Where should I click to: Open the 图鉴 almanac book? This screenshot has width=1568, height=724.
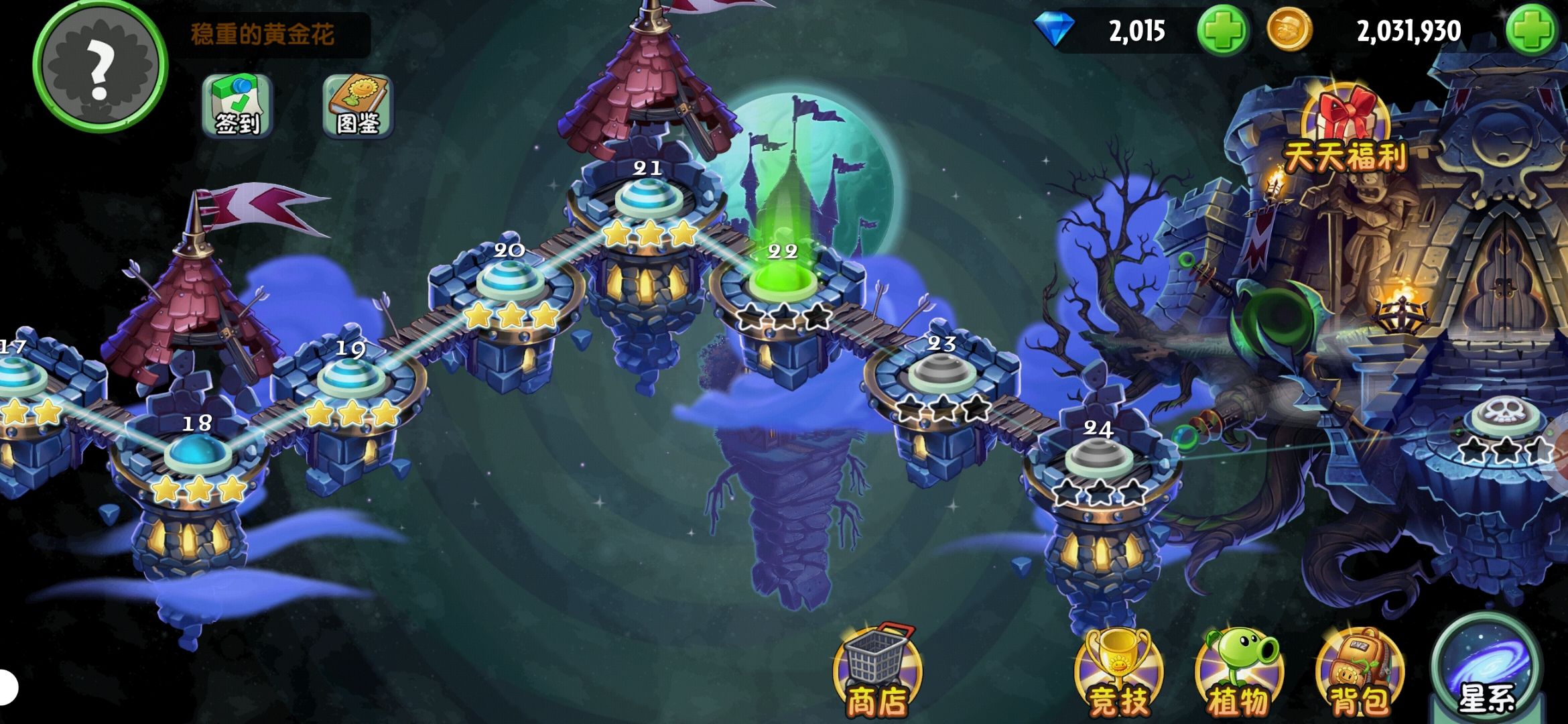coord(358,106)
